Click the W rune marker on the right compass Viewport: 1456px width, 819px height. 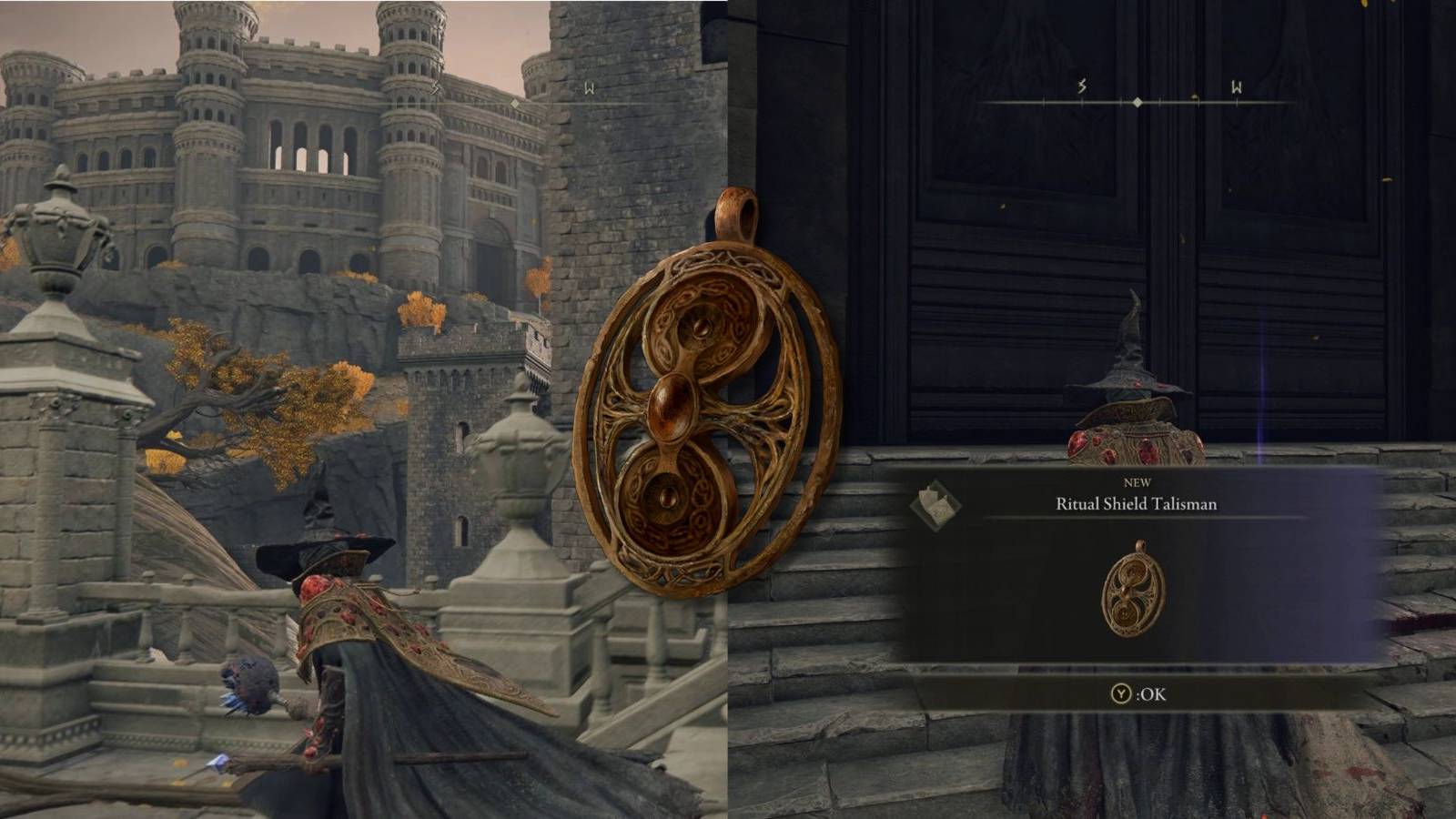pyautogui.click(x=1238, y=86)
